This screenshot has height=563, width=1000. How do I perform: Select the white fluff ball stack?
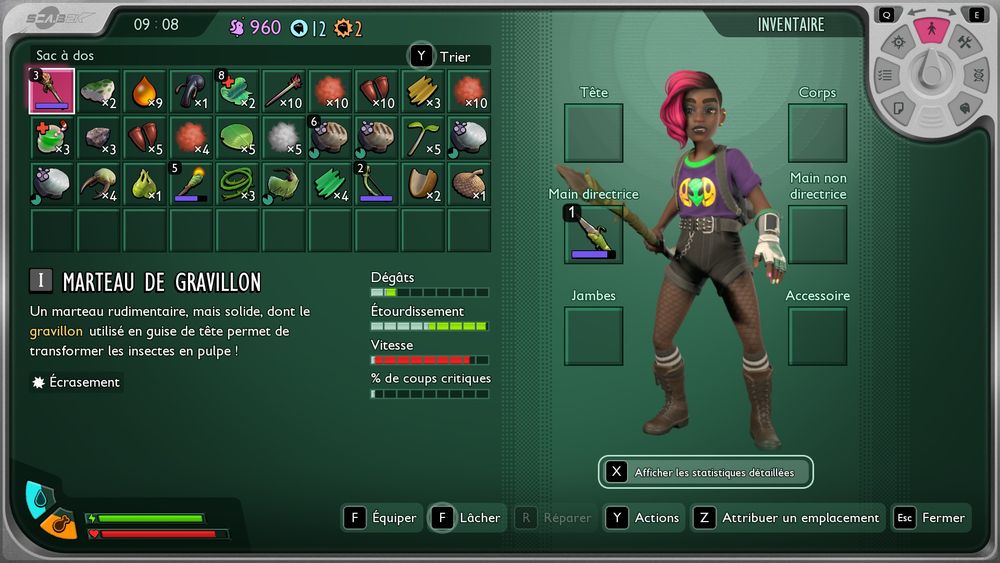point(283,137)
